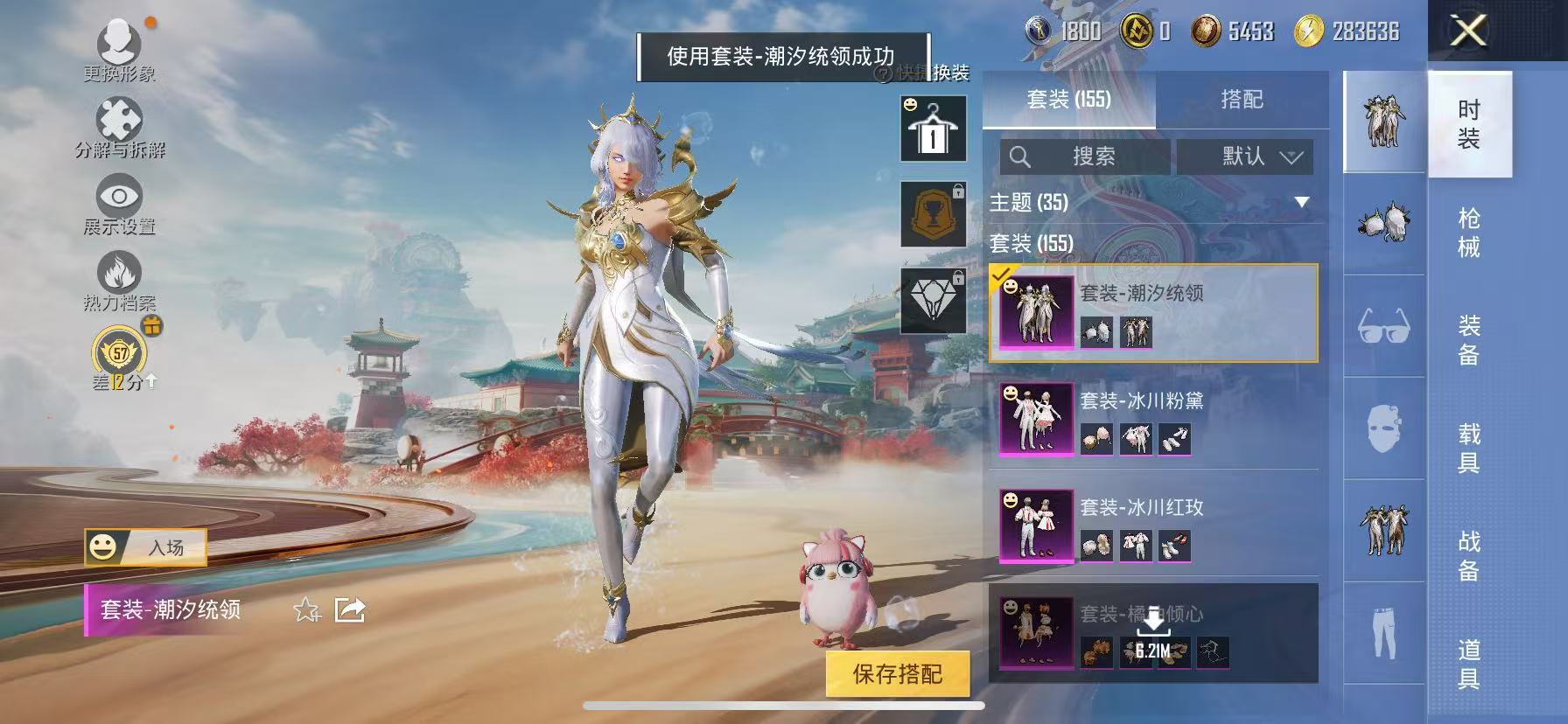Switch to the 搭配 tab
The height and width of the screenshot is (724, 1568).
(x=1242, y=100)
